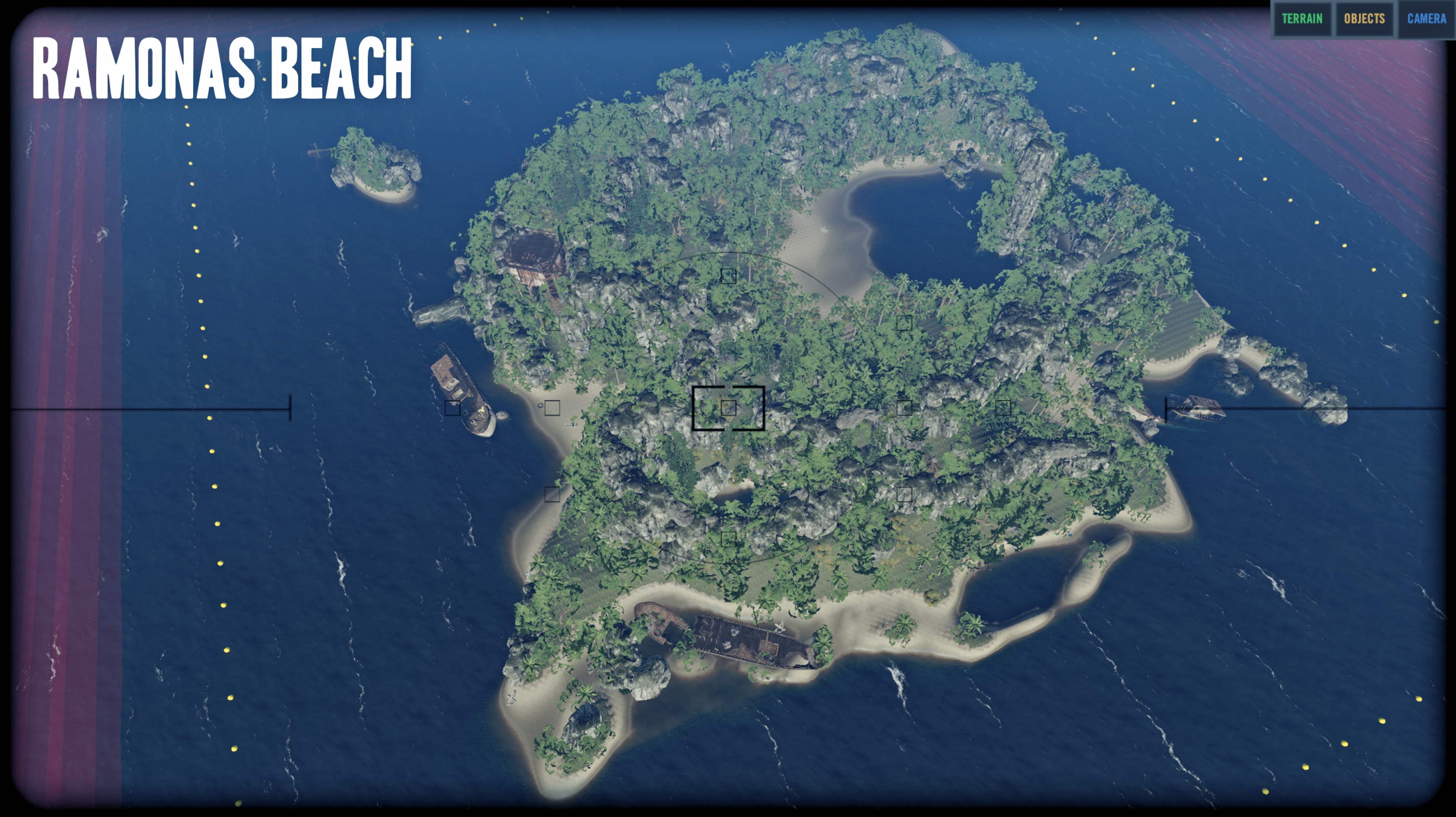Switch to the Objects tab
Screen dimensions: 1456x817
point(1365,19)
